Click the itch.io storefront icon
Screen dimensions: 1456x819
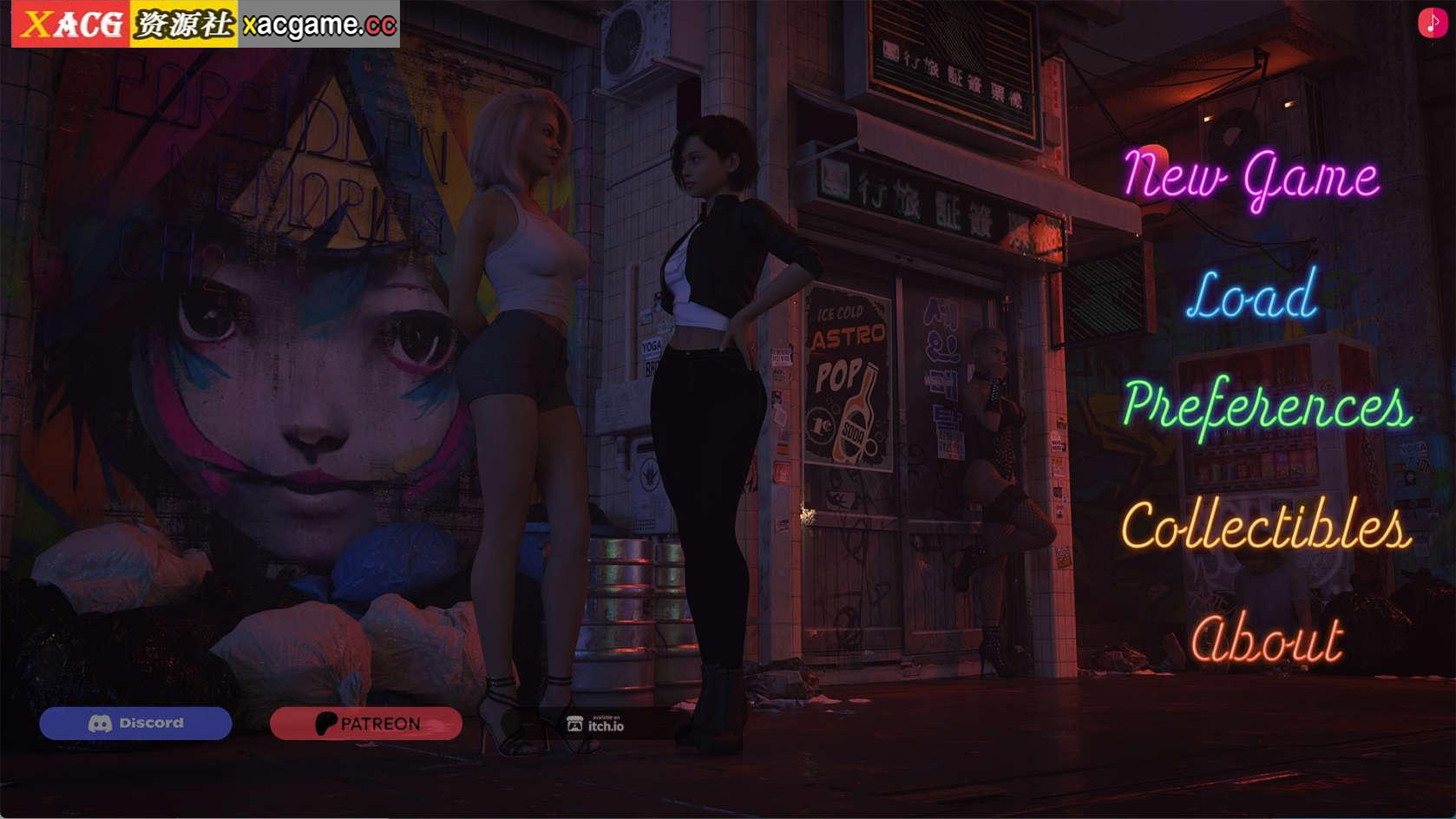575,722
